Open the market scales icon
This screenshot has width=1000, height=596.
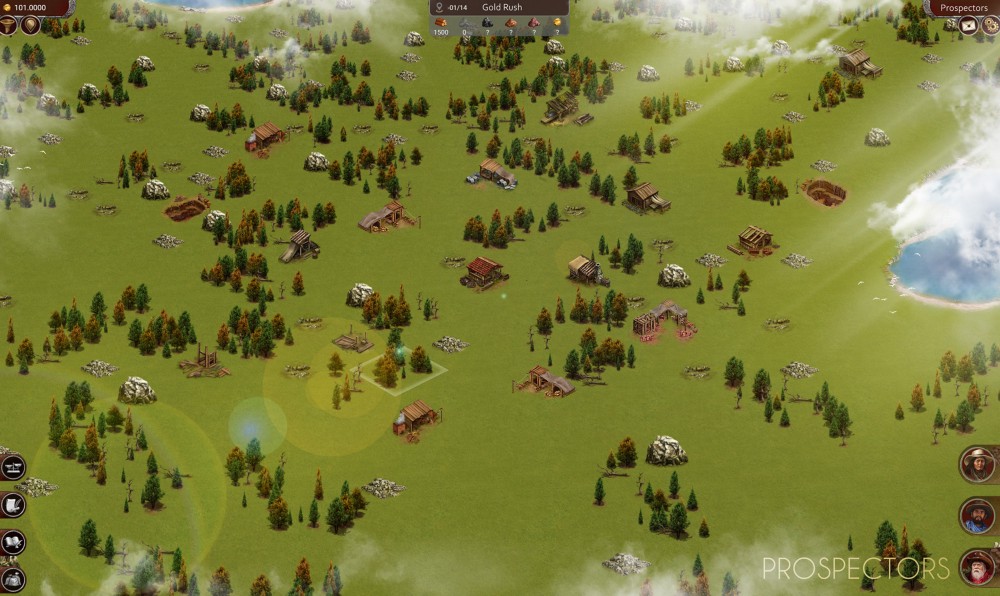[12, 467]
